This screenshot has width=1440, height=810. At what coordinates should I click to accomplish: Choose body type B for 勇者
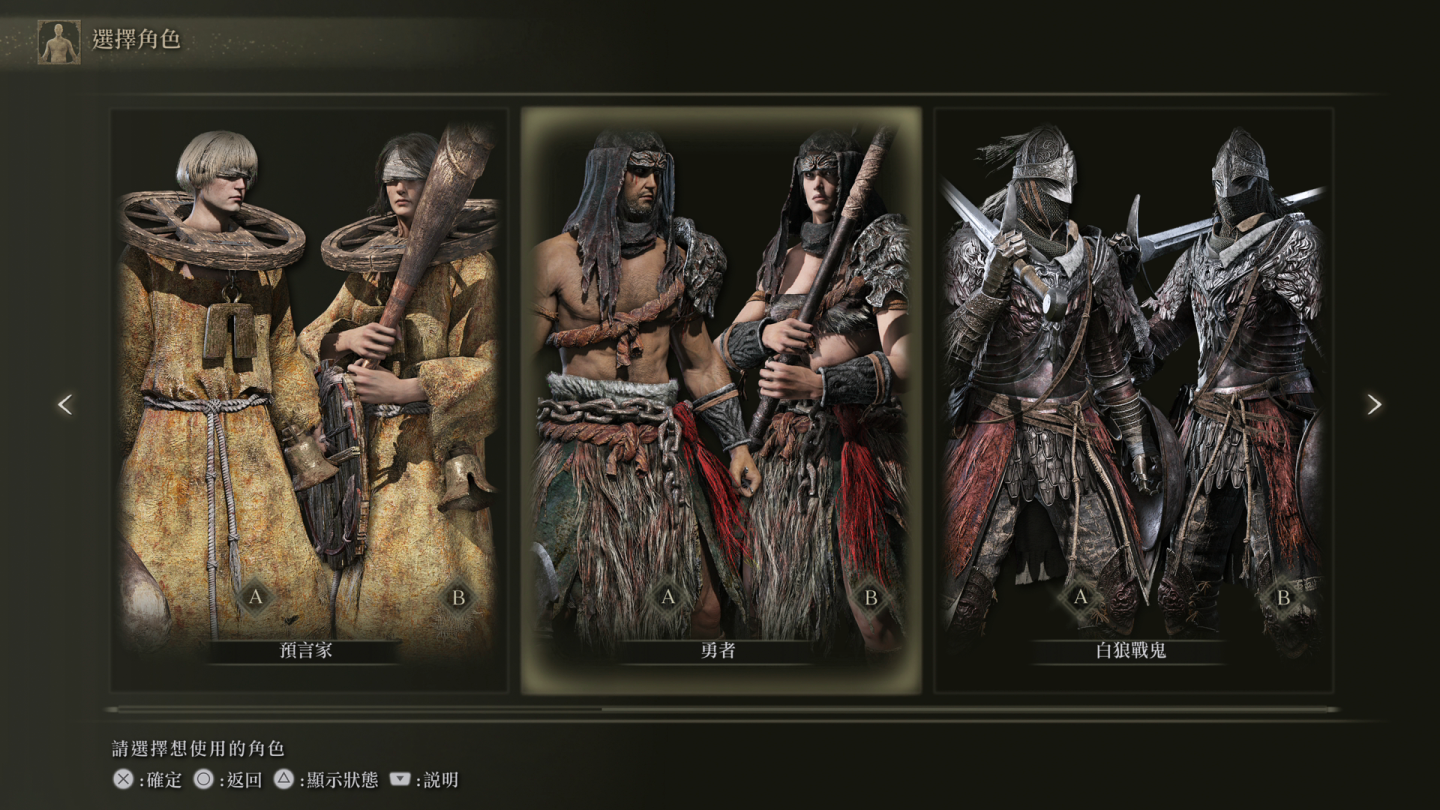pyautogui.click(x=871, y=598)
